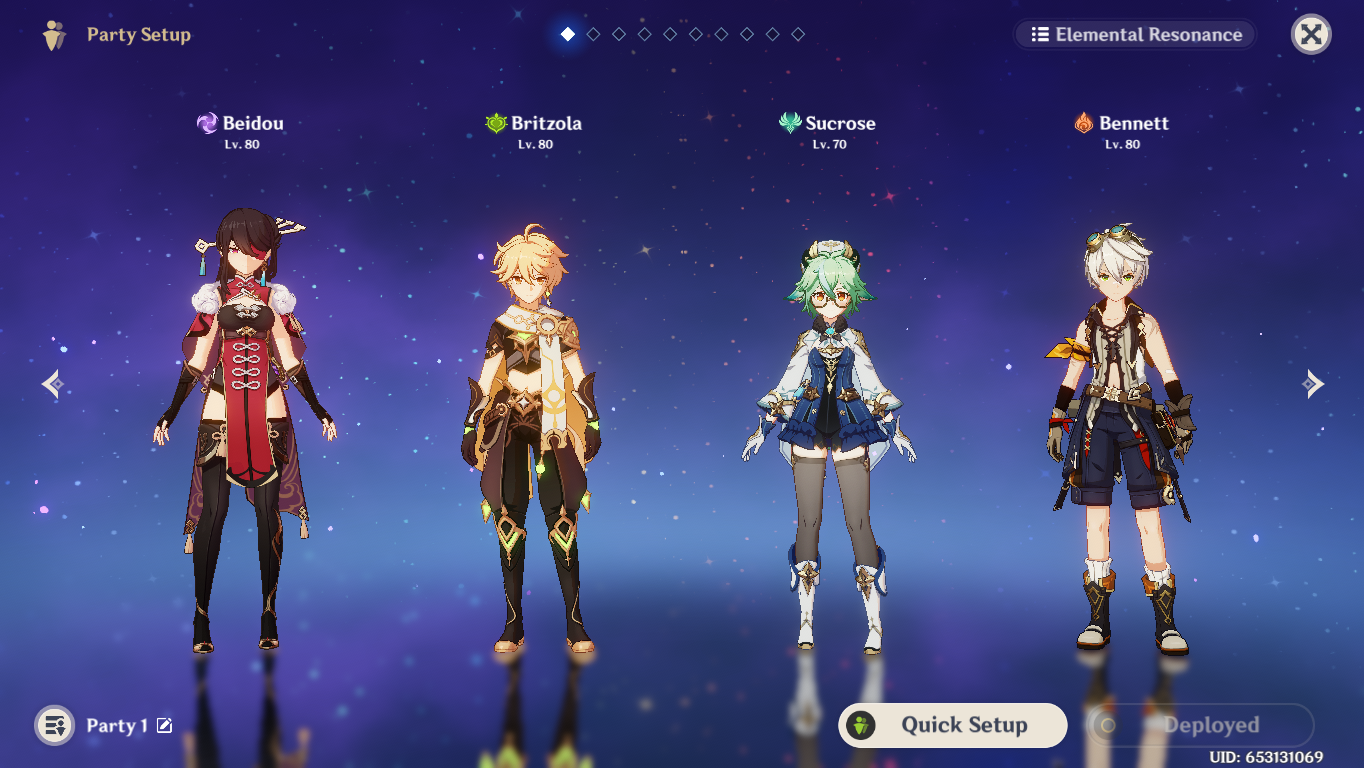Click the right arrow to view next party

[1313, 383]
